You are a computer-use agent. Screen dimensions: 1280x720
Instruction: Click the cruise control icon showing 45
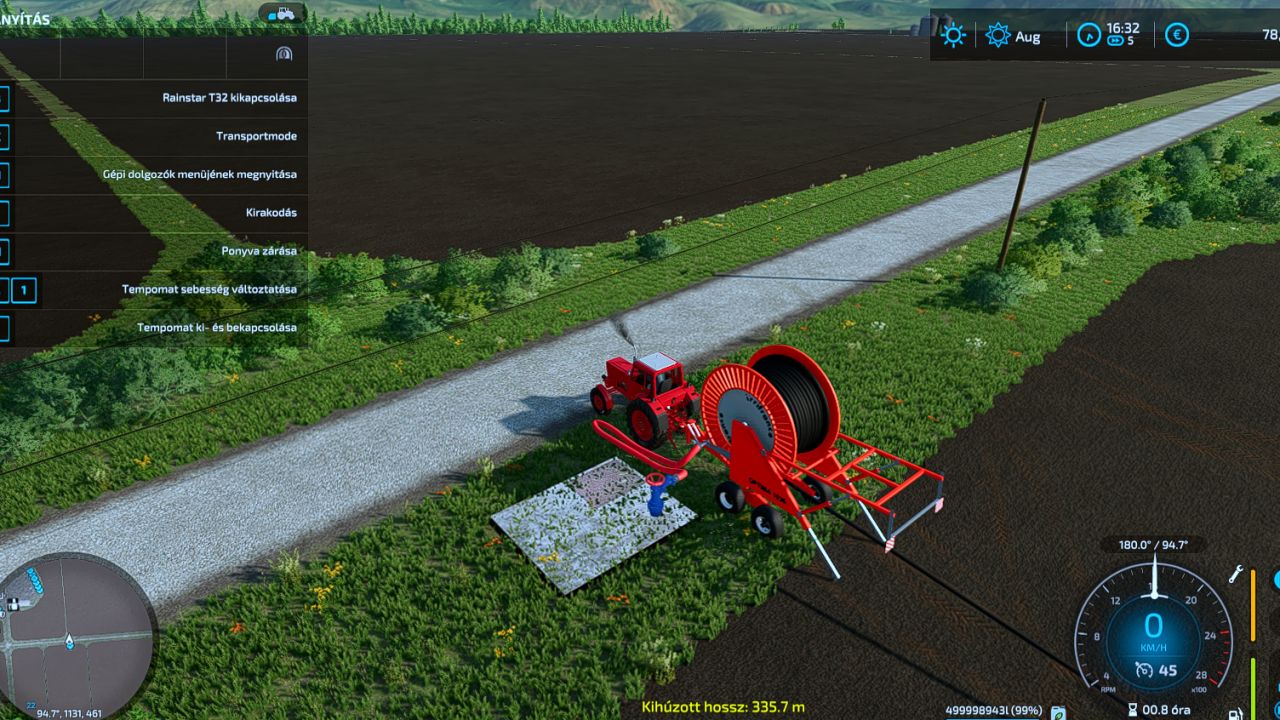[1144, 669]
